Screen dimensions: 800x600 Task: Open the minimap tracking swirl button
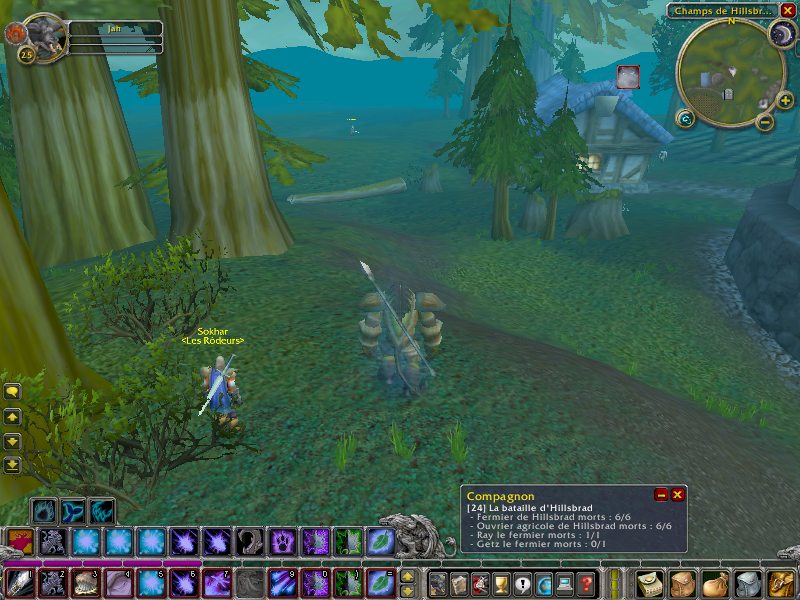[x=685, y=119]
